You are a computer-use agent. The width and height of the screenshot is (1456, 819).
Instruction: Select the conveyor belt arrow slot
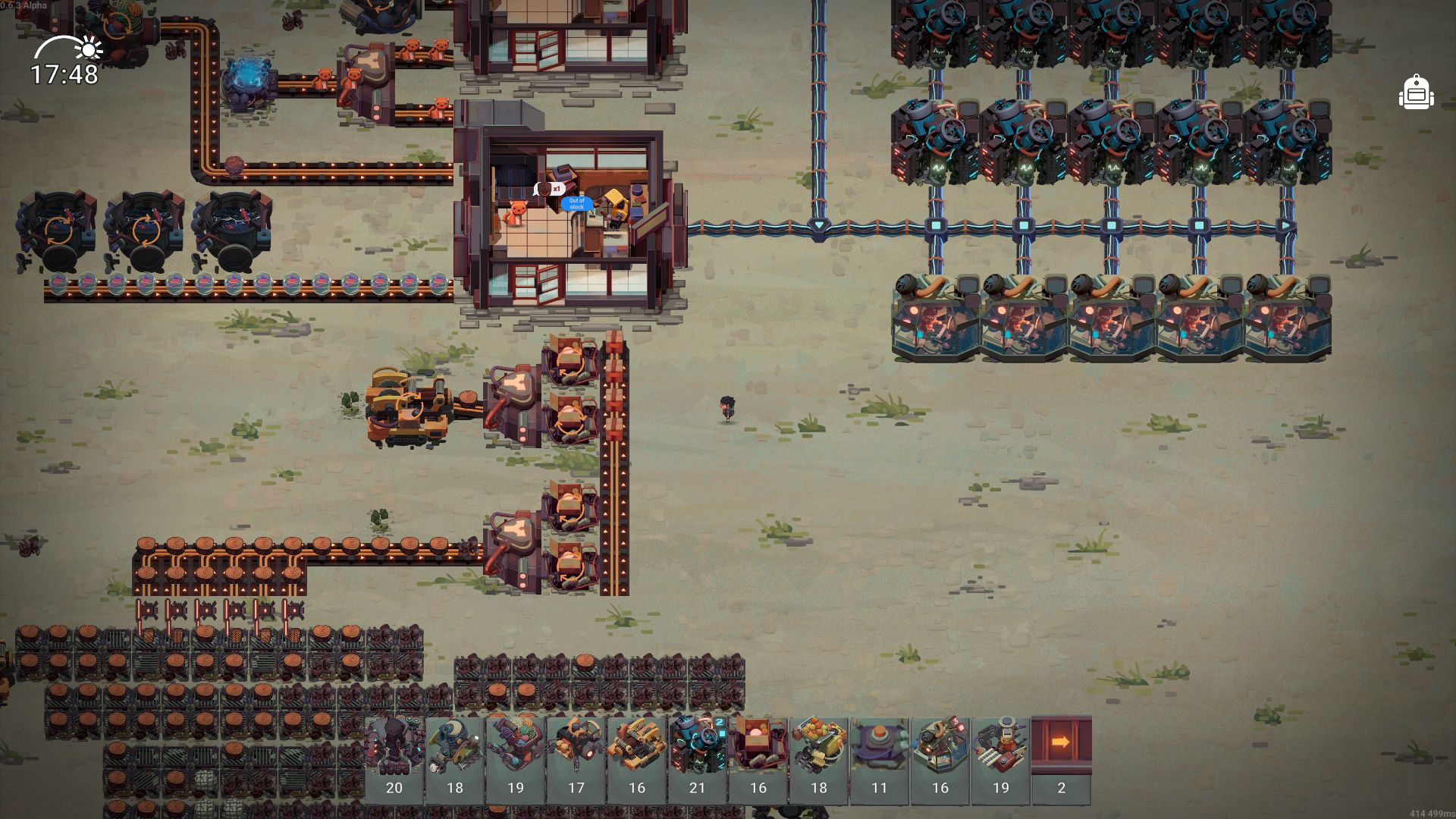click(1062, 758)
